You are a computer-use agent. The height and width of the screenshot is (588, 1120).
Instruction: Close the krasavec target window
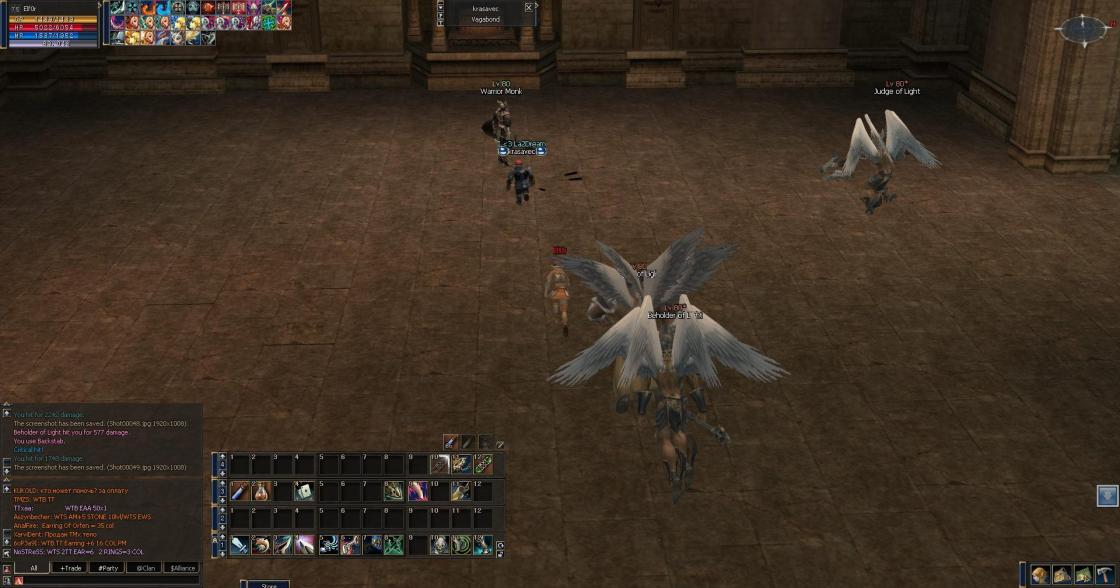529,8
